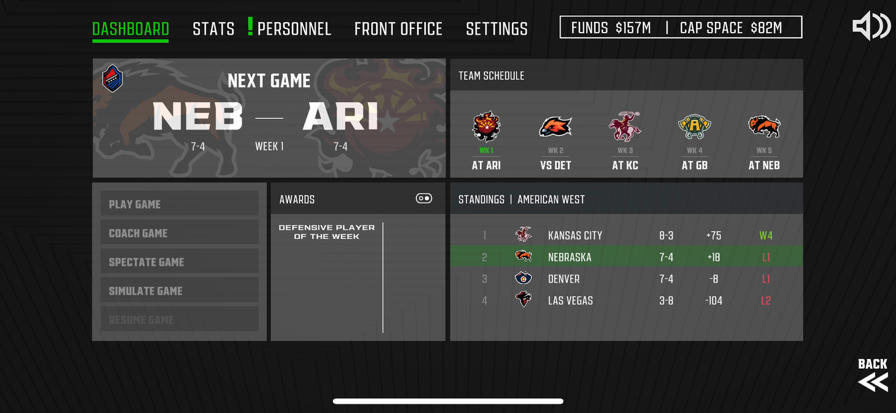Switch to the Stats tab

213,29
